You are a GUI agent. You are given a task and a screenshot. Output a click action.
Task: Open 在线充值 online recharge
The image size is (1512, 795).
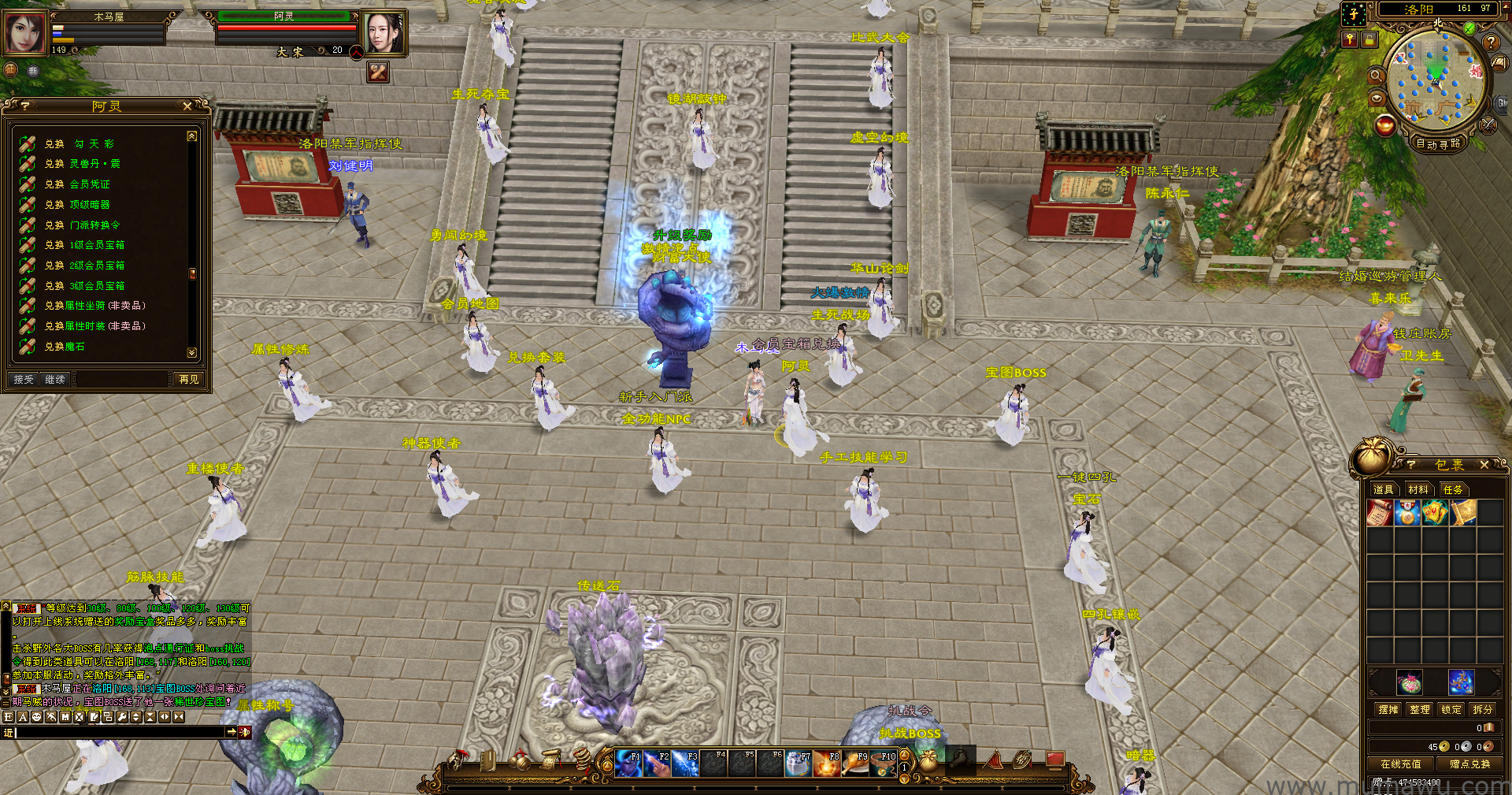point(1400,764)
